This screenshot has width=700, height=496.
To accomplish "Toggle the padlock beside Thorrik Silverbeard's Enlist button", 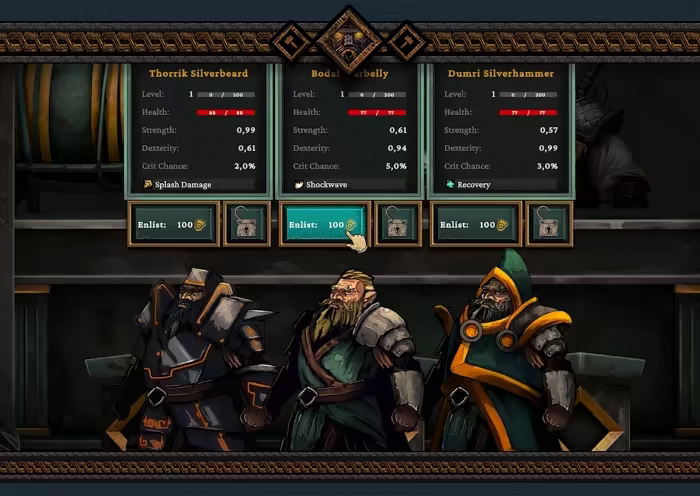I will click(x=246, y=225).
